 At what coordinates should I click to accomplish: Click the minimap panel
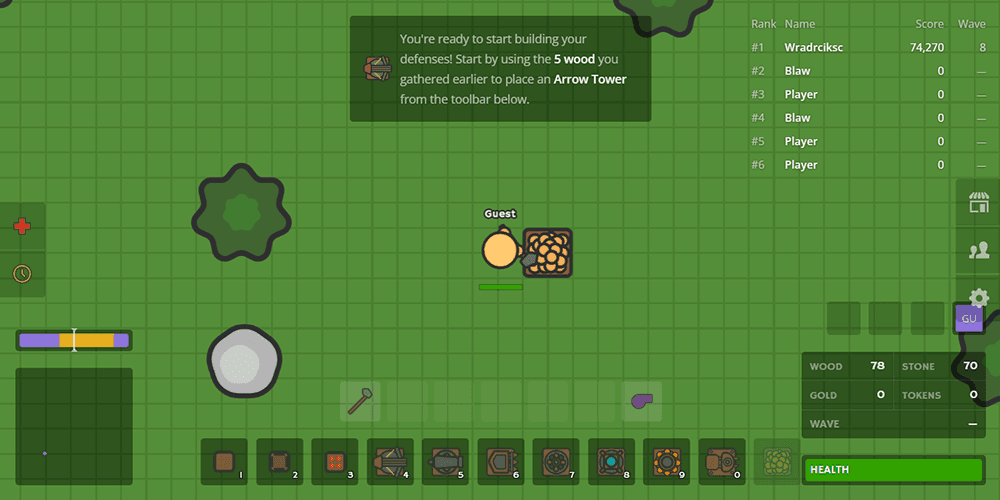(74, 426)
